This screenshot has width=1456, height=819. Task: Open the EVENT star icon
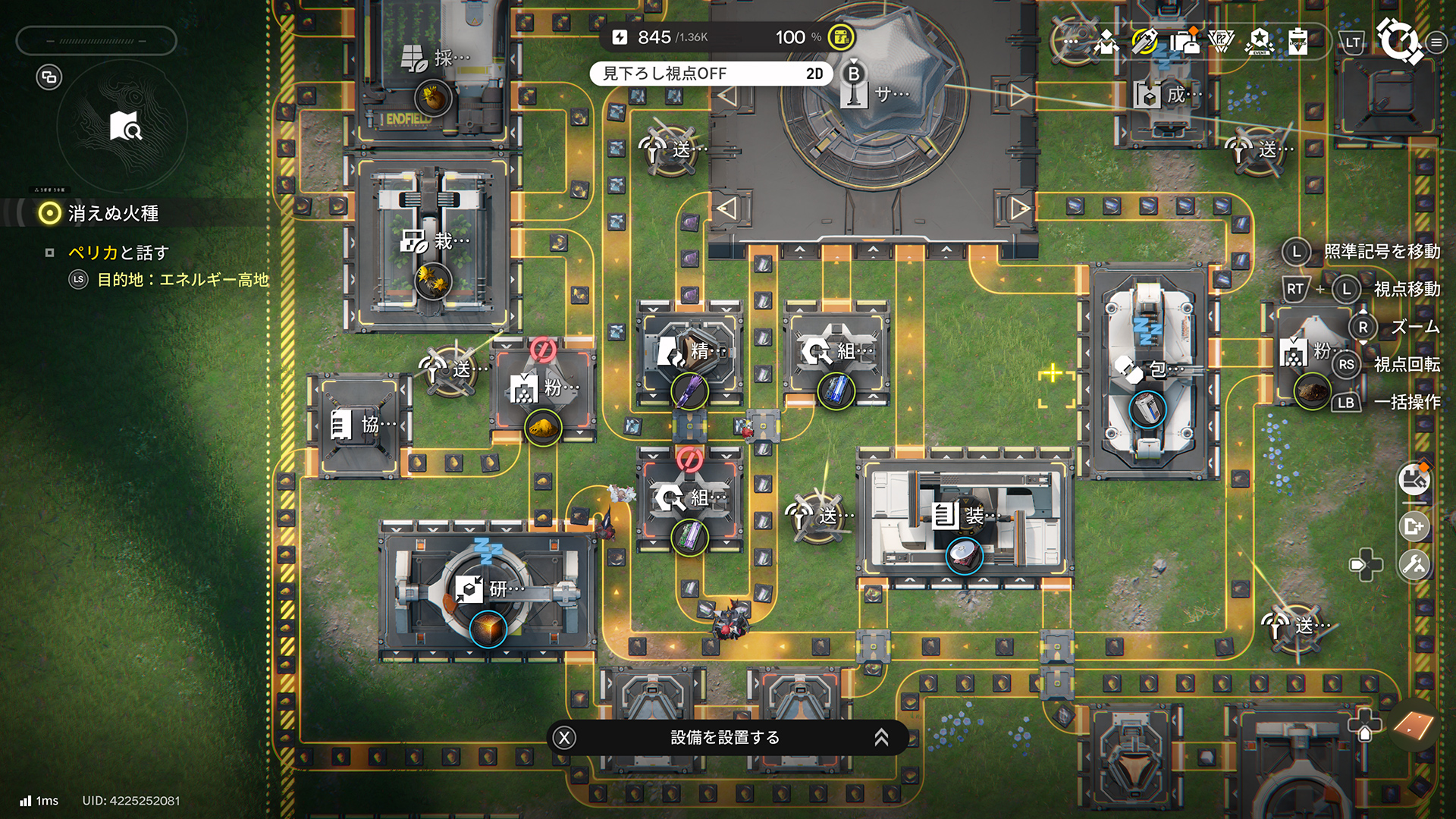point(1260,41)
